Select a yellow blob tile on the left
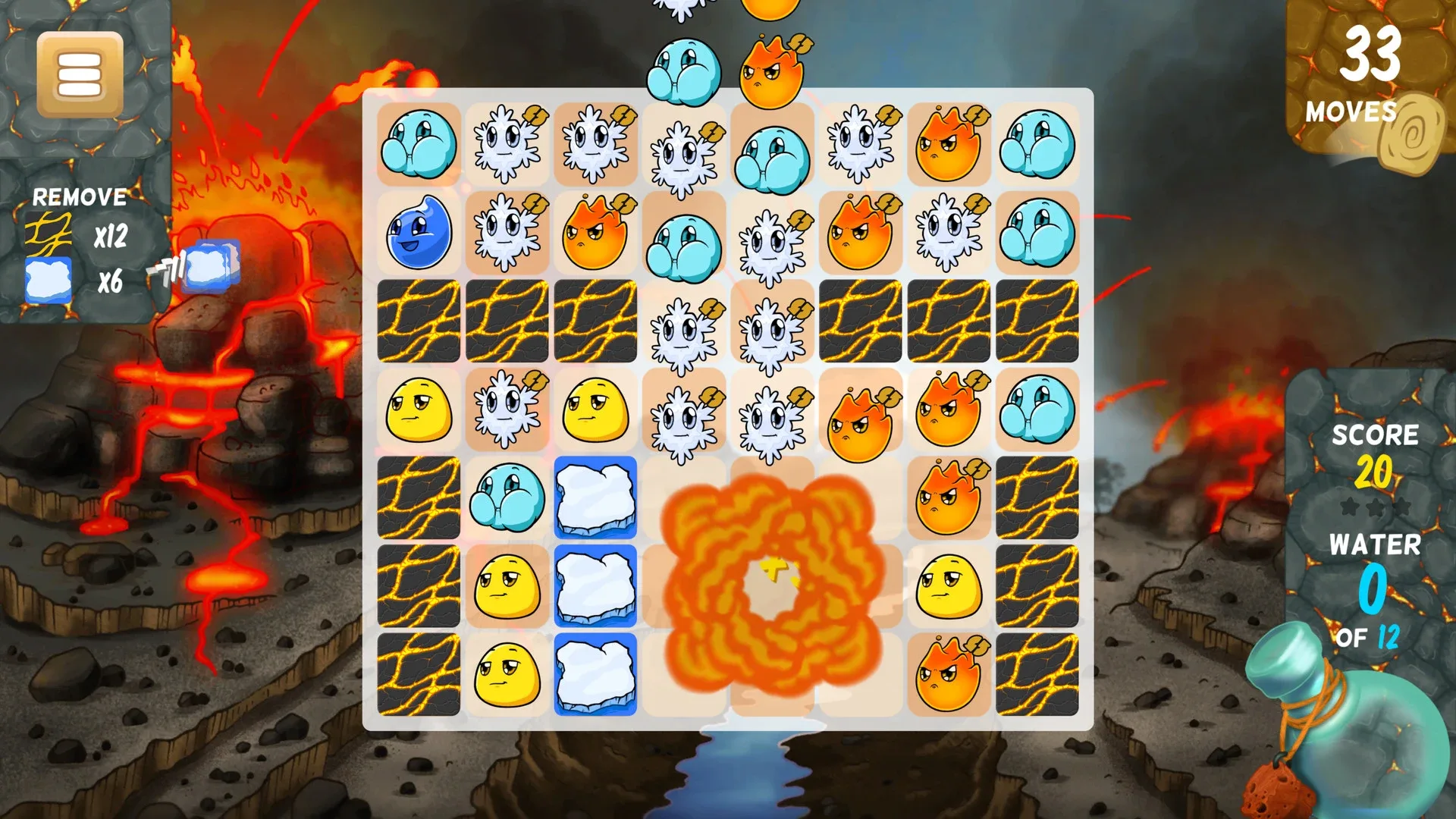 click(x=418, y=409)
